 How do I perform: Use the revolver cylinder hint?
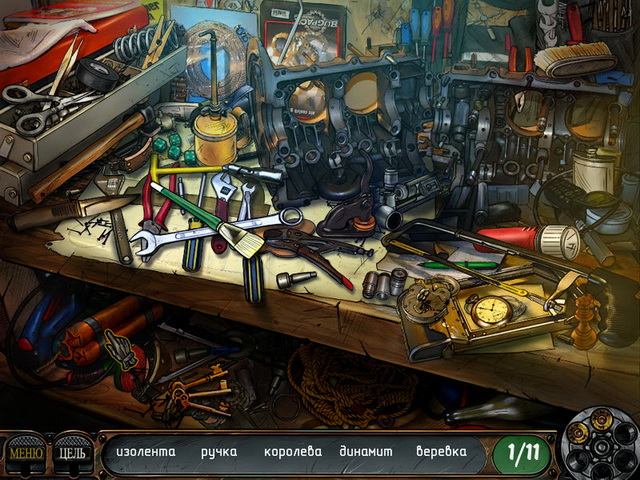pyautogui.click(x=601, y=439)
